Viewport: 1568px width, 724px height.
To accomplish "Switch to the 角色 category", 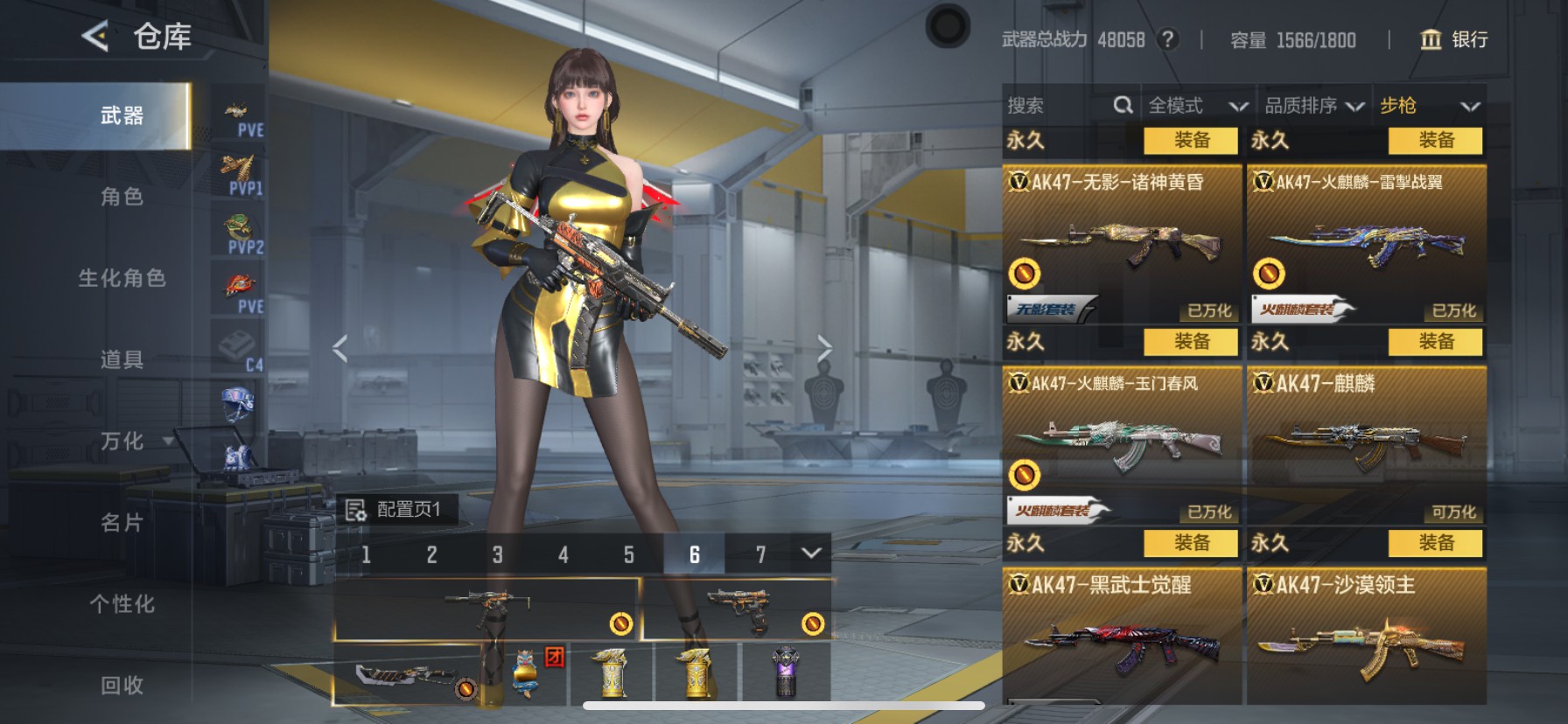I will coord(122,197).
